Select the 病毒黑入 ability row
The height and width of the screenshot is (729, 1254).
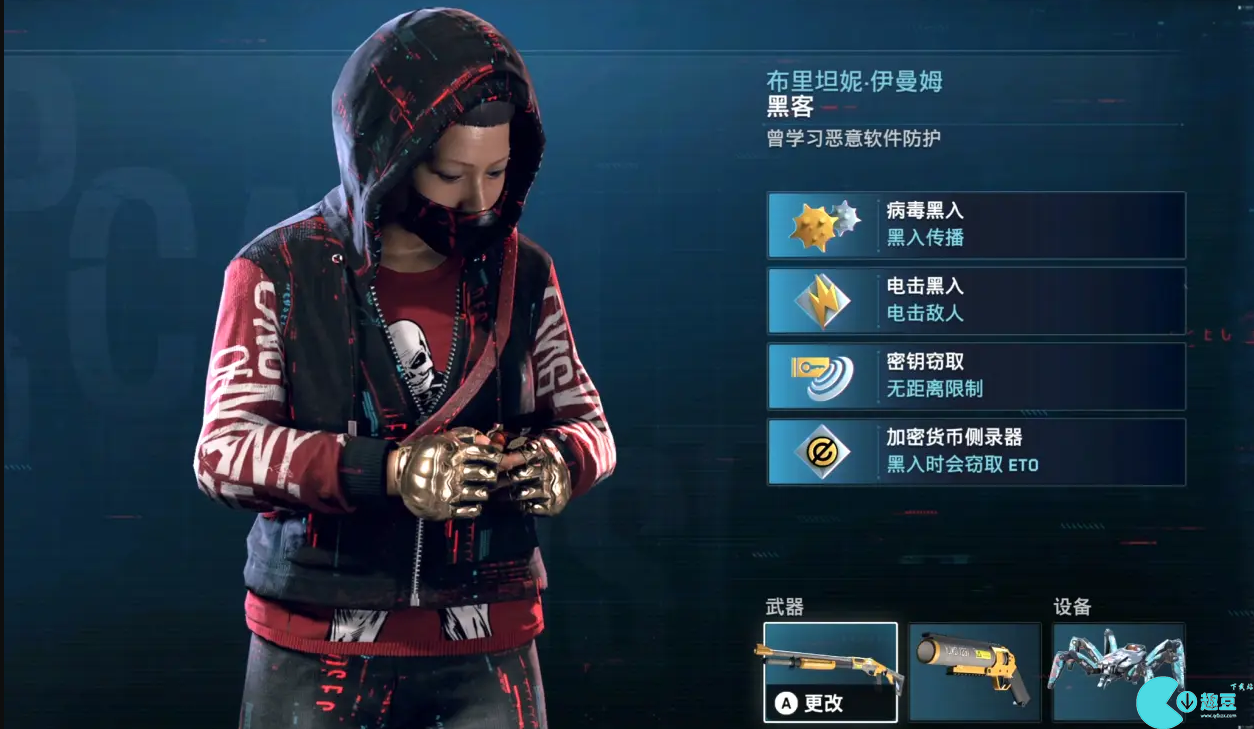[976, 225]
